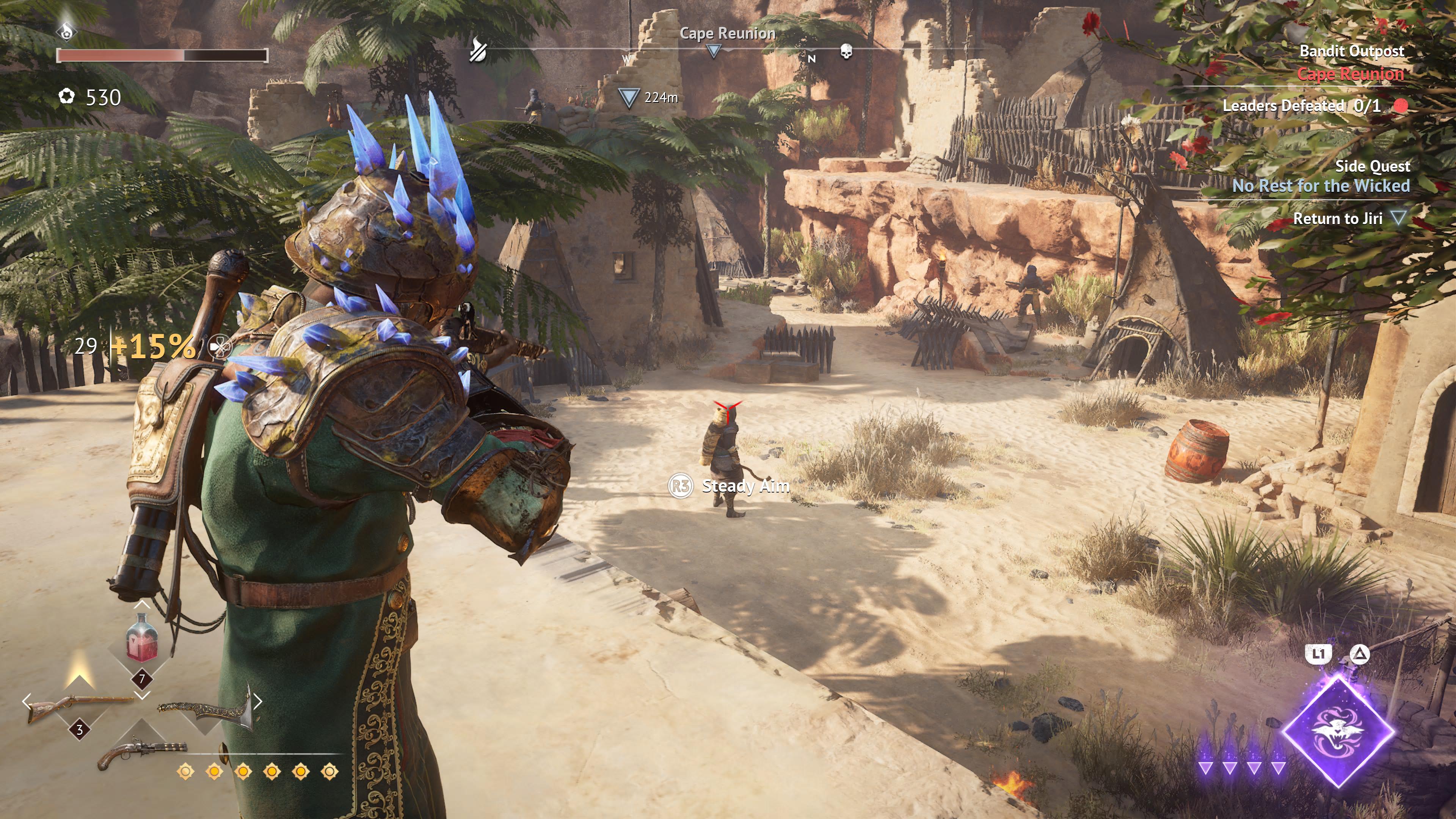Click the 224m waypoint marker
The image size is (1456, 819).
click(629, 98)
